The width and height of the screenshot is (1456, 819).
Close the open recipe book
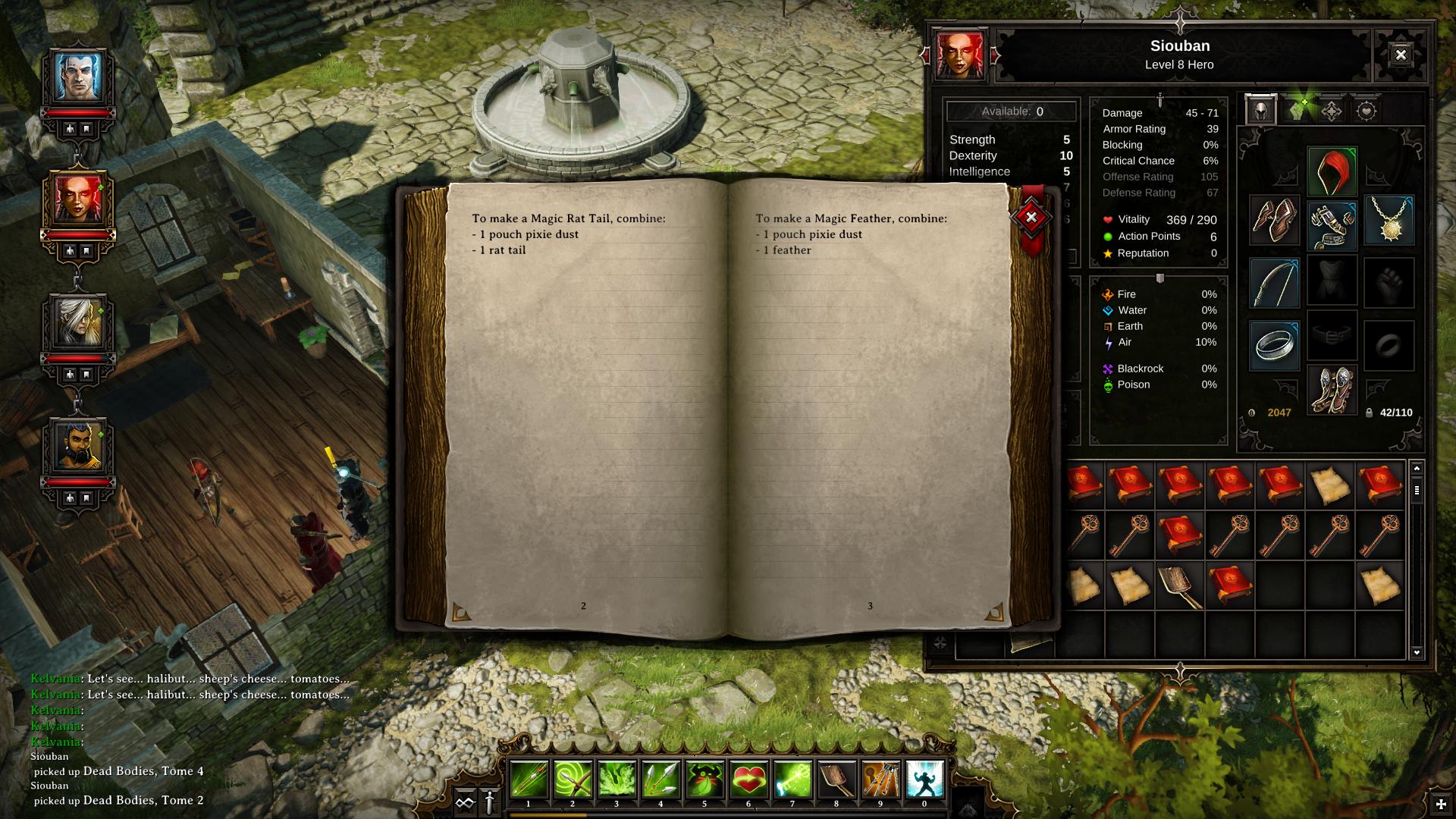(x=1031, y=218)
